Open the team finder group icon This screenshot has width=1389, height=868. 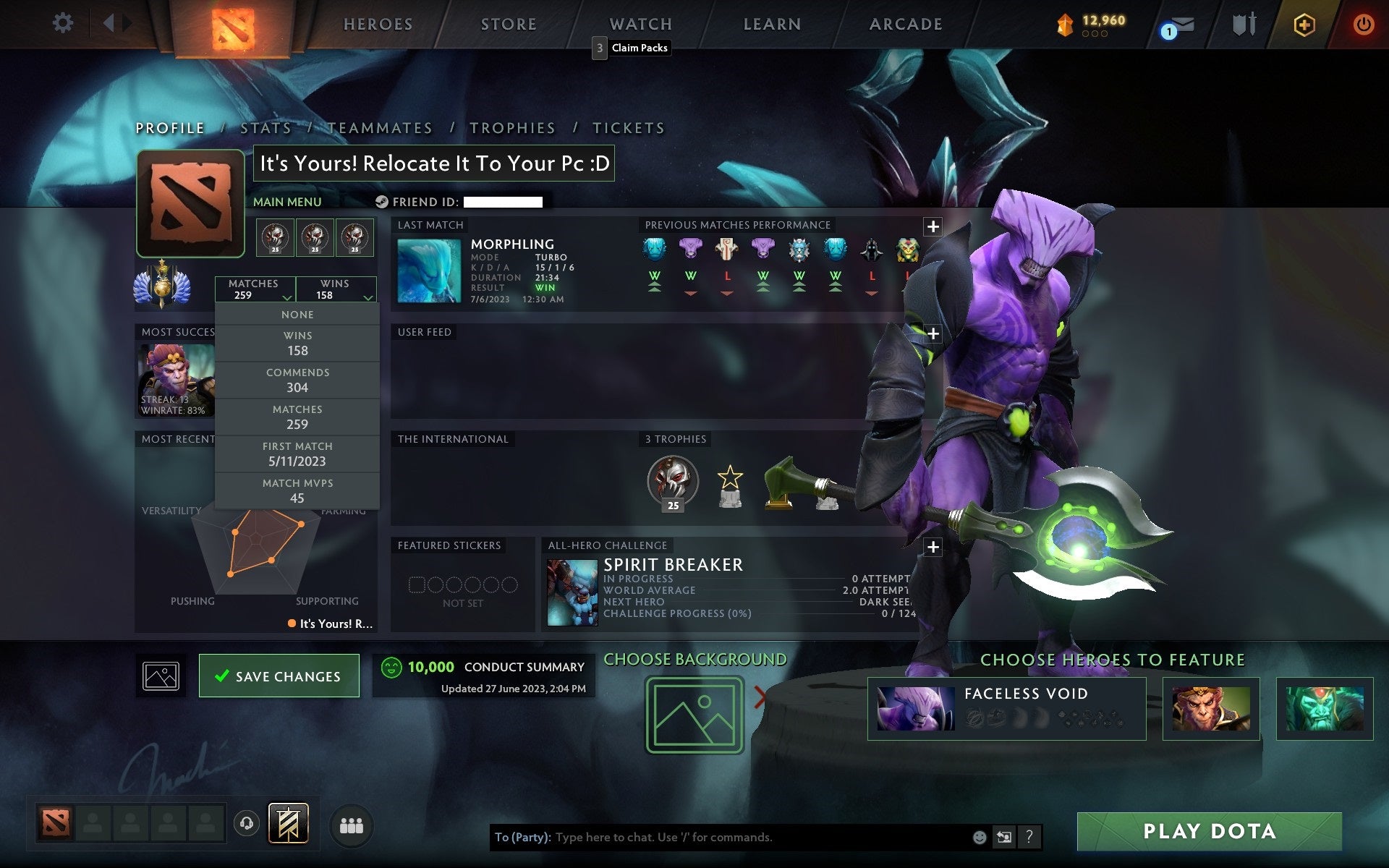[351, 823]
